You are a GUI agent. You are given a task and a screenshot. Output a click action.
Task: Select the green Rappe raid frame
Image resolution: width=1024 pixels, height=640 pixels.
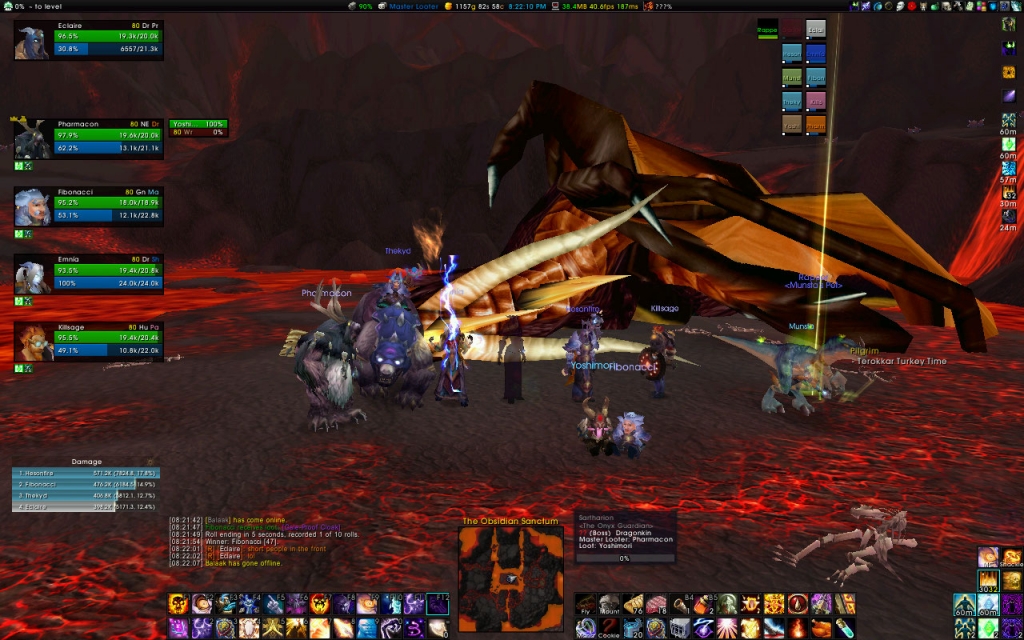click(766, 30)
